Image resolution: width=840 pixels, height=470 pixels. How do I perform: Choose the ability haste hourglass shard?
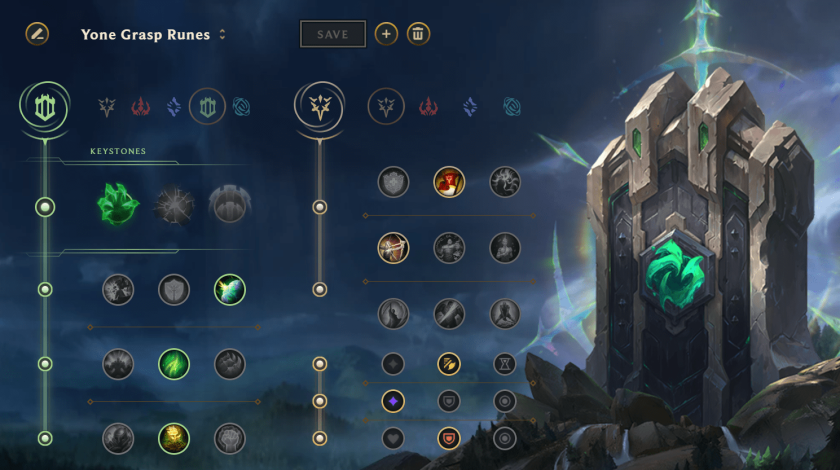pyautogui.click(x=505, y=364)
